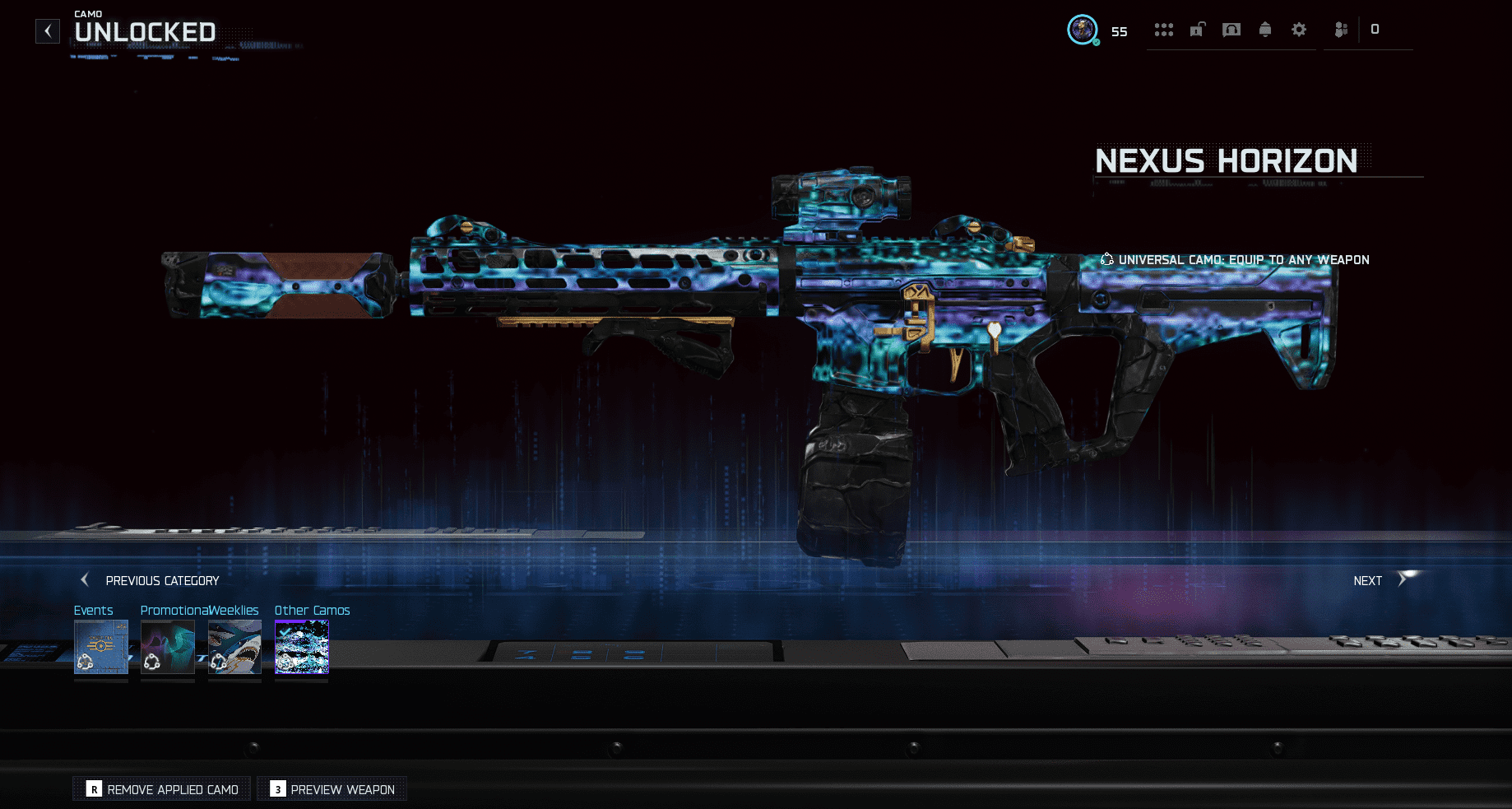The image size is (1512, 809).
Task: Open the clan members icon
Action: (x=1341, y=30)
